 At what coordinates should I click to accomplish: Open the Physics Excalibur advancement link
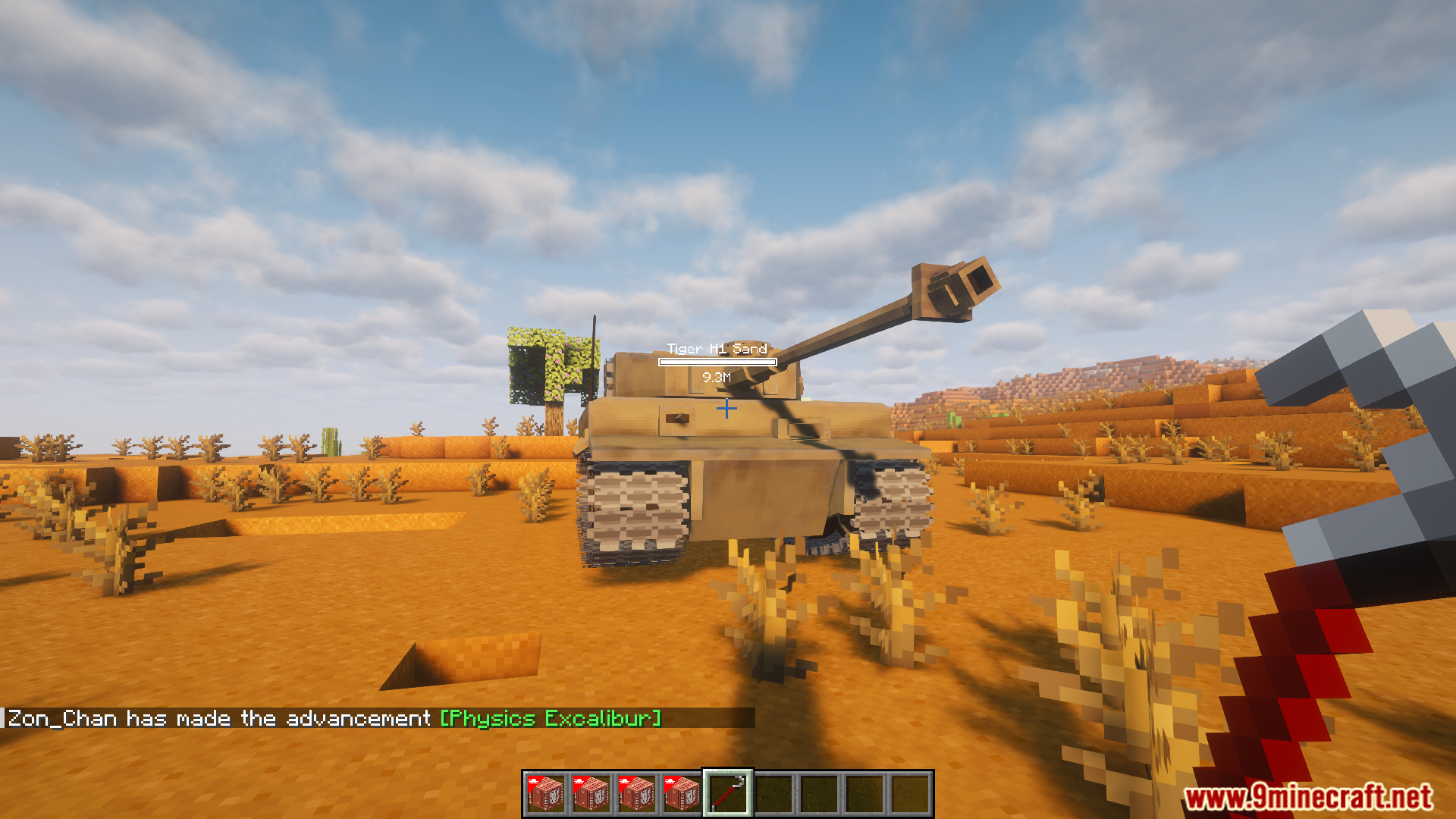[550, 718]
